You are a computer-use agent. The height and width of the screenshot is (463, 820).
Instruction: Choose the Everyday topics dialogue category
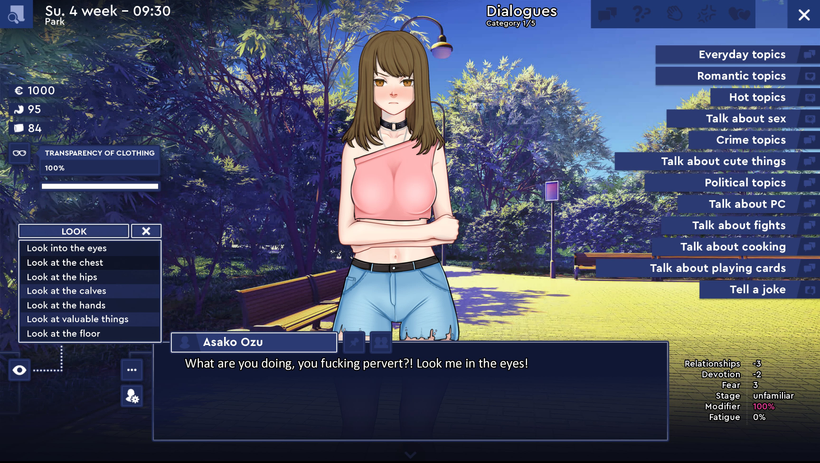click(x=741, y=55)
